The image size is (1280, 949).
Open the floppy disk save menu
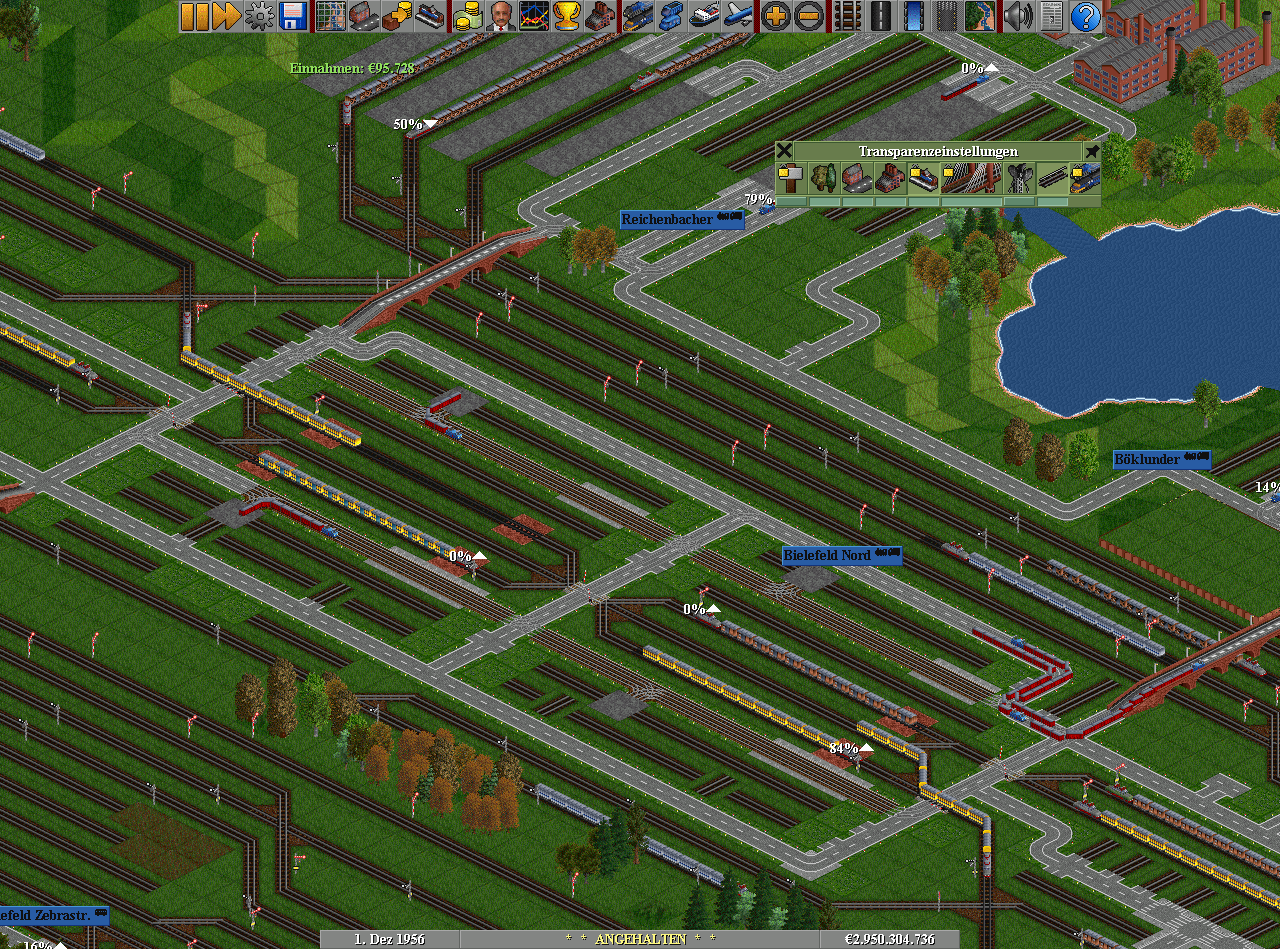(x=293, y=16)
